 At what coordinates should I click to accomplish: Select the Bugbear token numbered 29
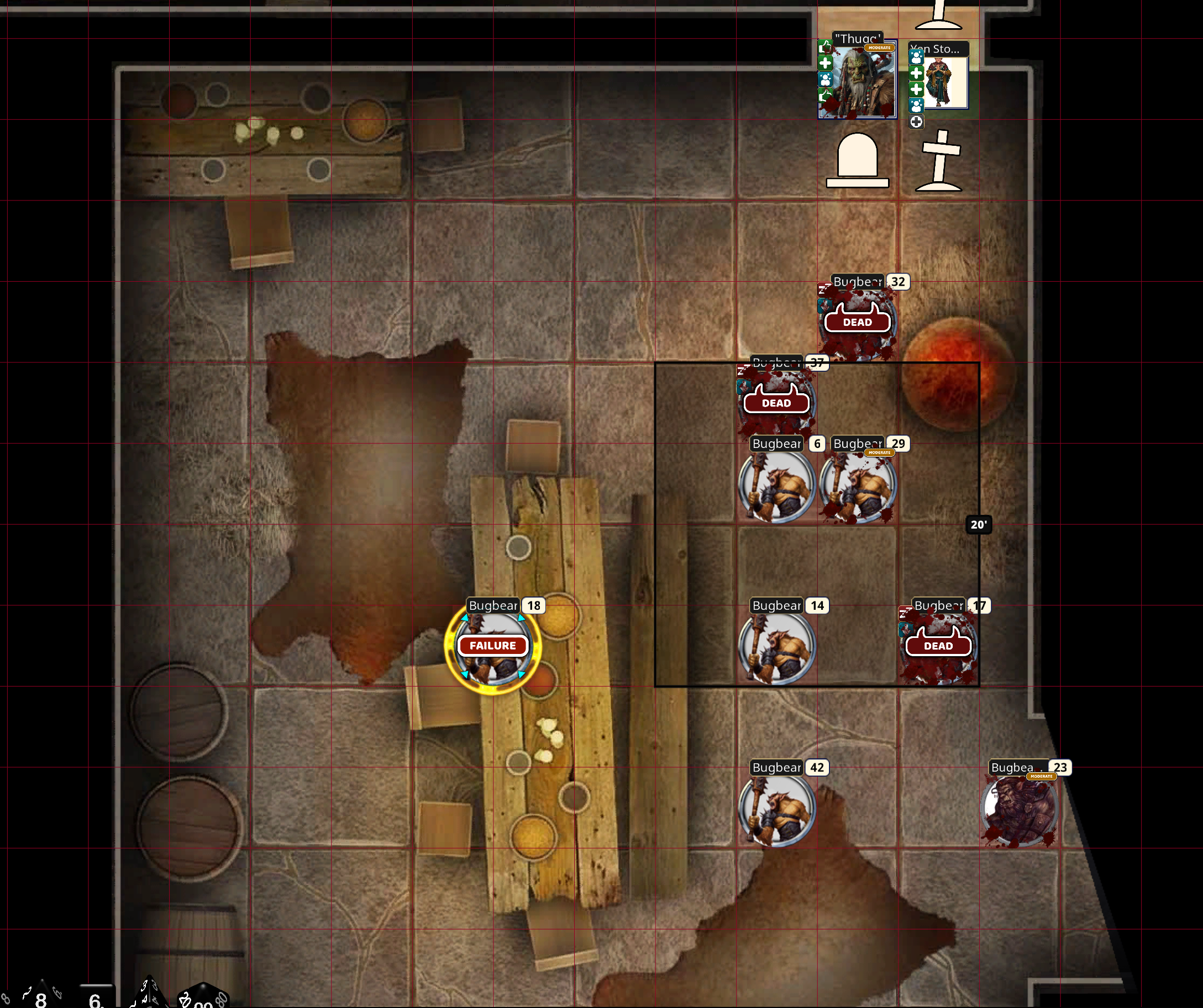pyautogui.click(x=858, y=487)
